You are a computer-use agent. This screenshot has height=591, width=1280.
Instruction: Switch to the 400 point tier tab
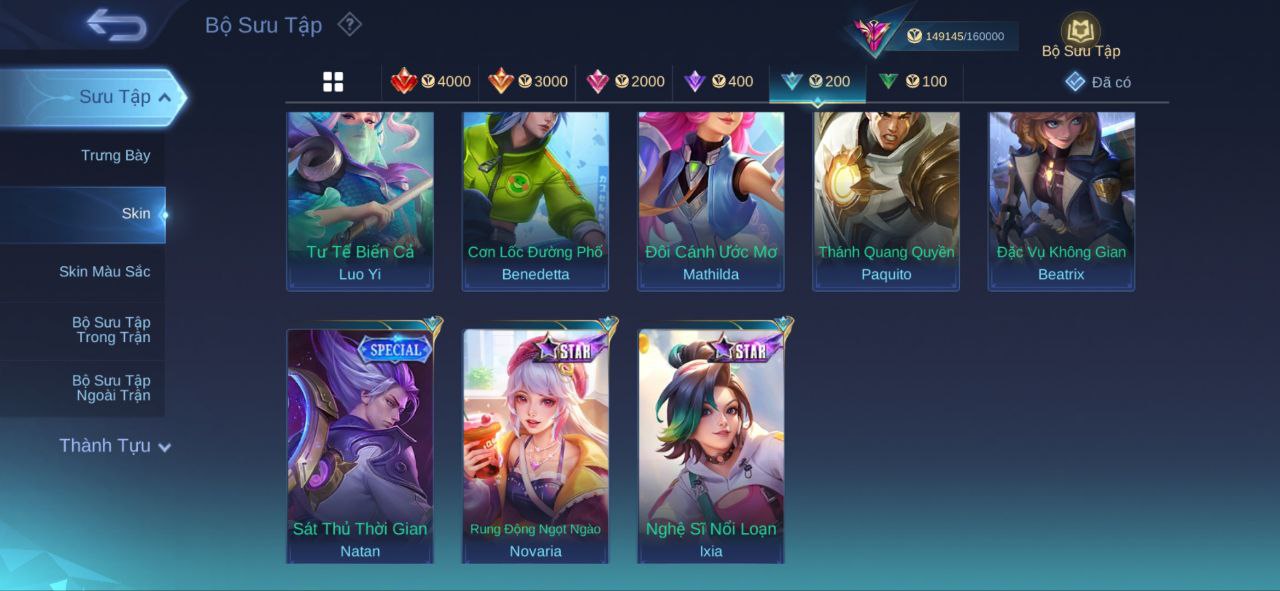click(x=719, y=82)
